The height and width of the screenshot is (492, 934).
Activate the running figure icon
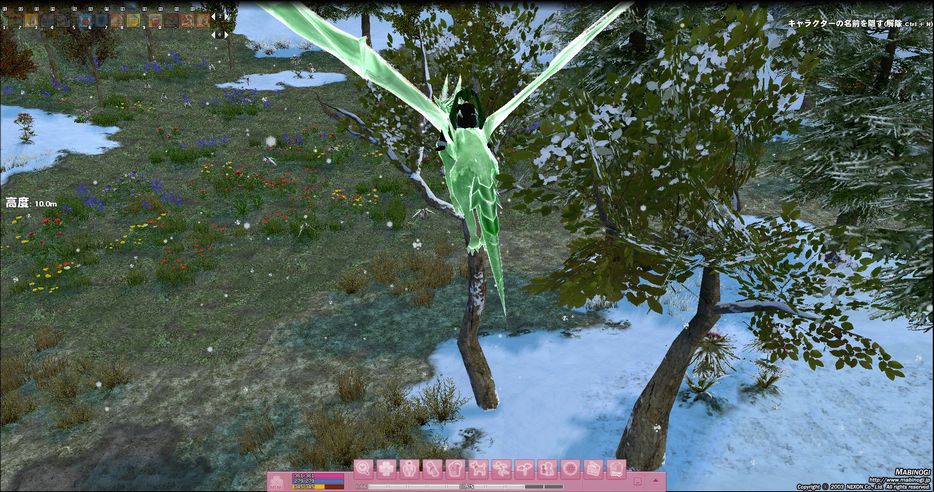pos(501,468)
